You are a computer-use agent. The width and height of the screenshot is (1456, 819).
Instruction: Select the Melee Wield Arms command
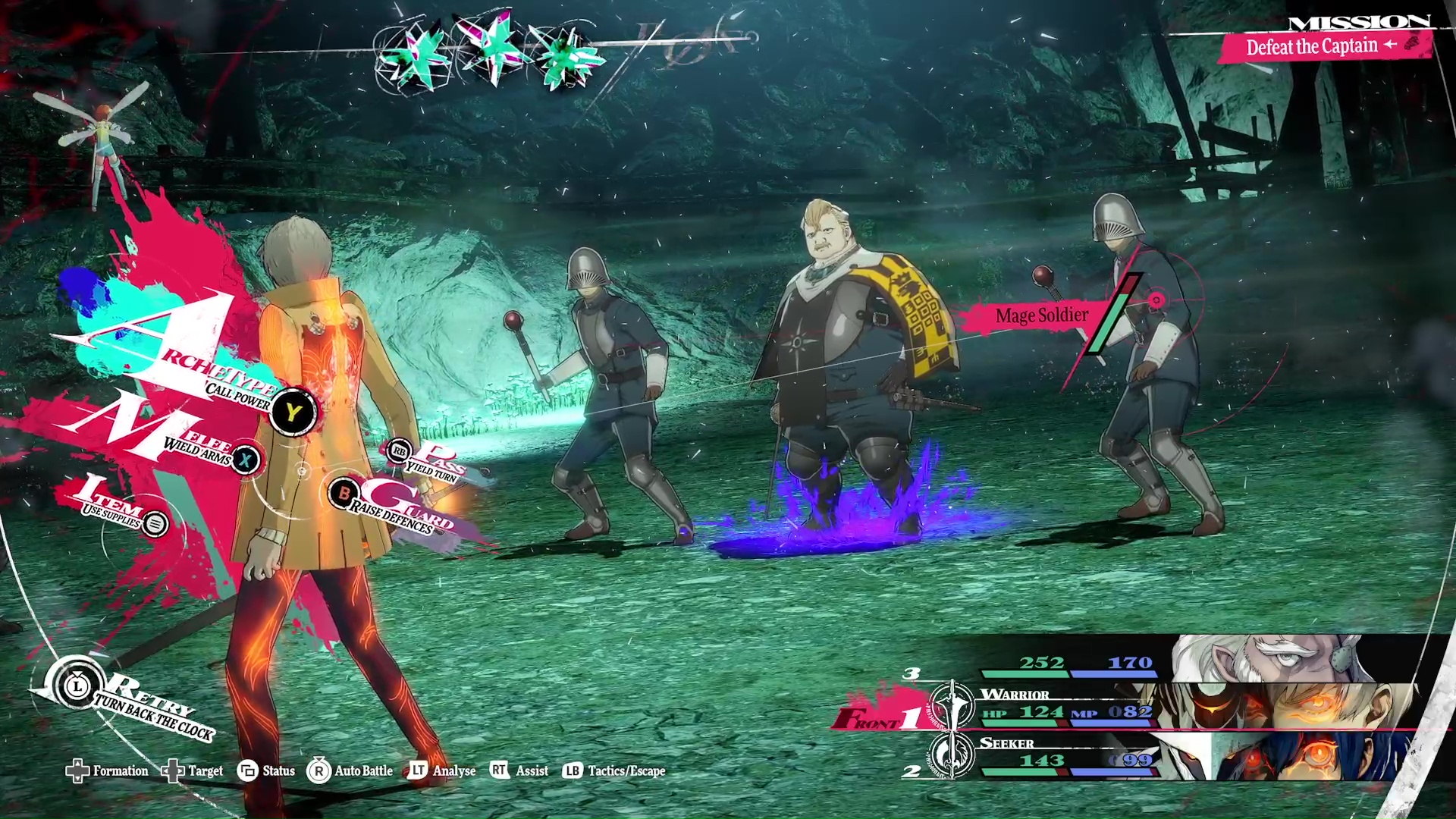245,460
